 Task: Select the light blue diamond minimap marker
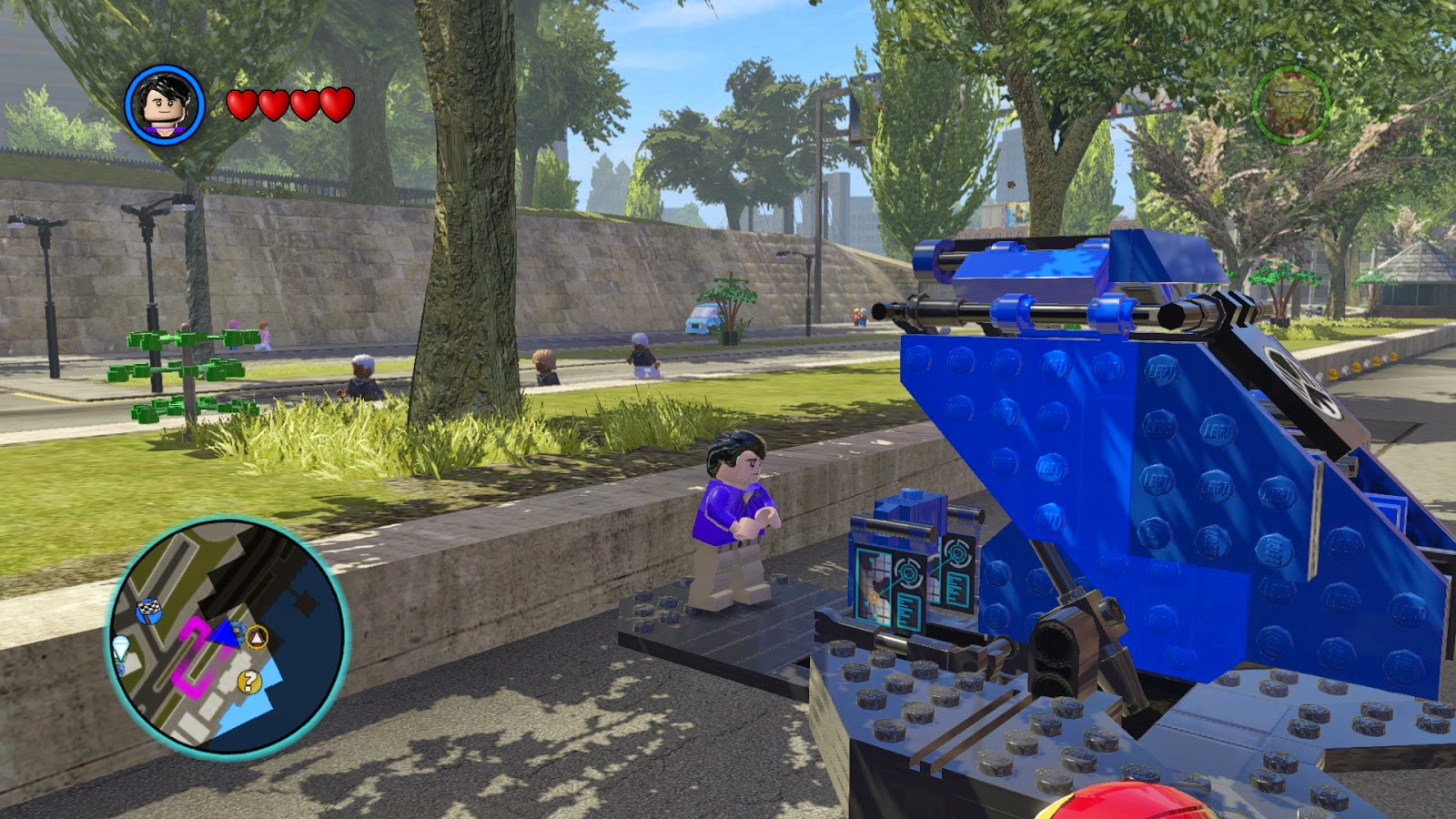121,648
